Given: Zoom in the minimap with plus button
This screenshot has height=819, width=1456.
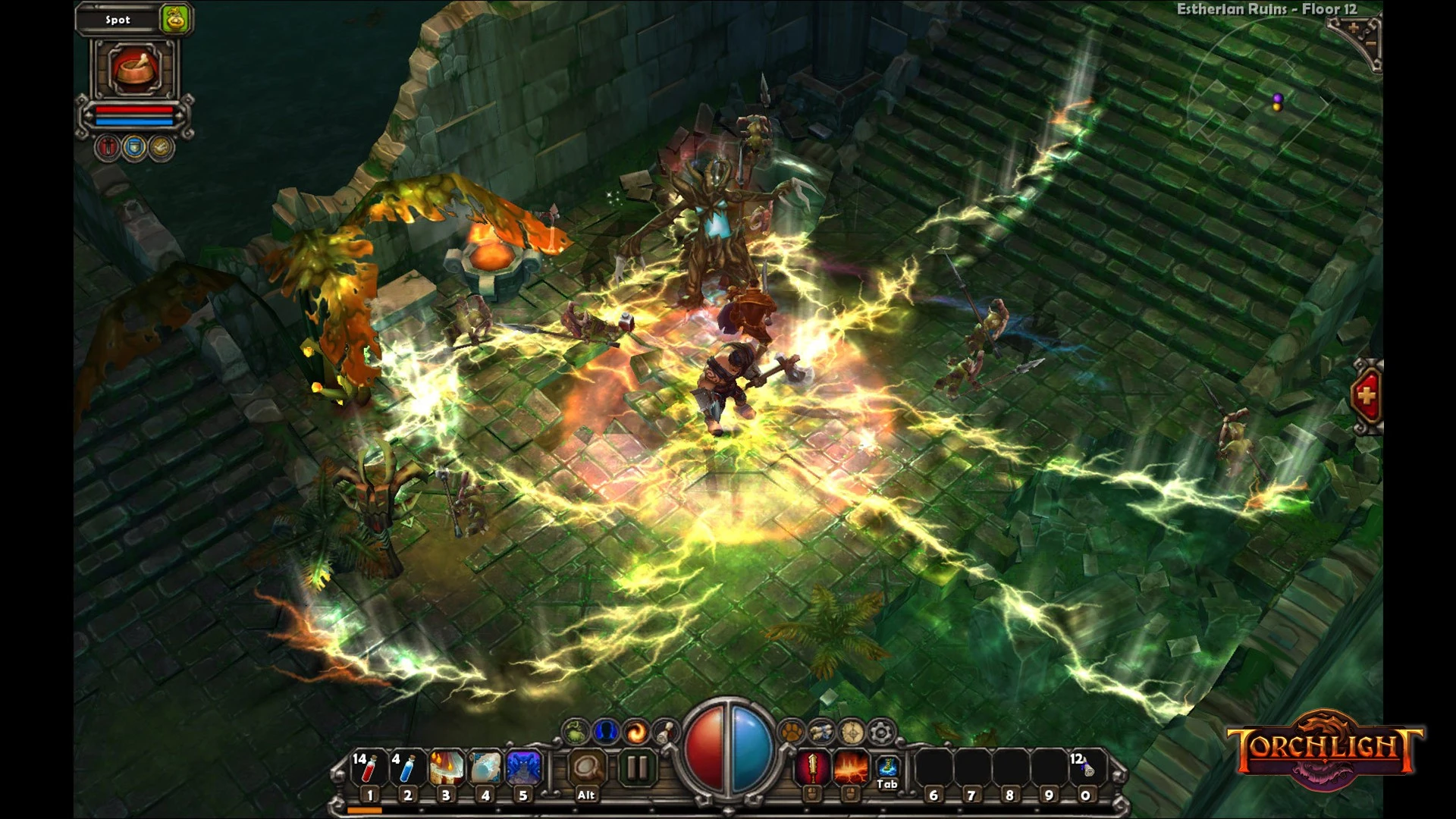Looking at the screenshot, I should 1352,30.
